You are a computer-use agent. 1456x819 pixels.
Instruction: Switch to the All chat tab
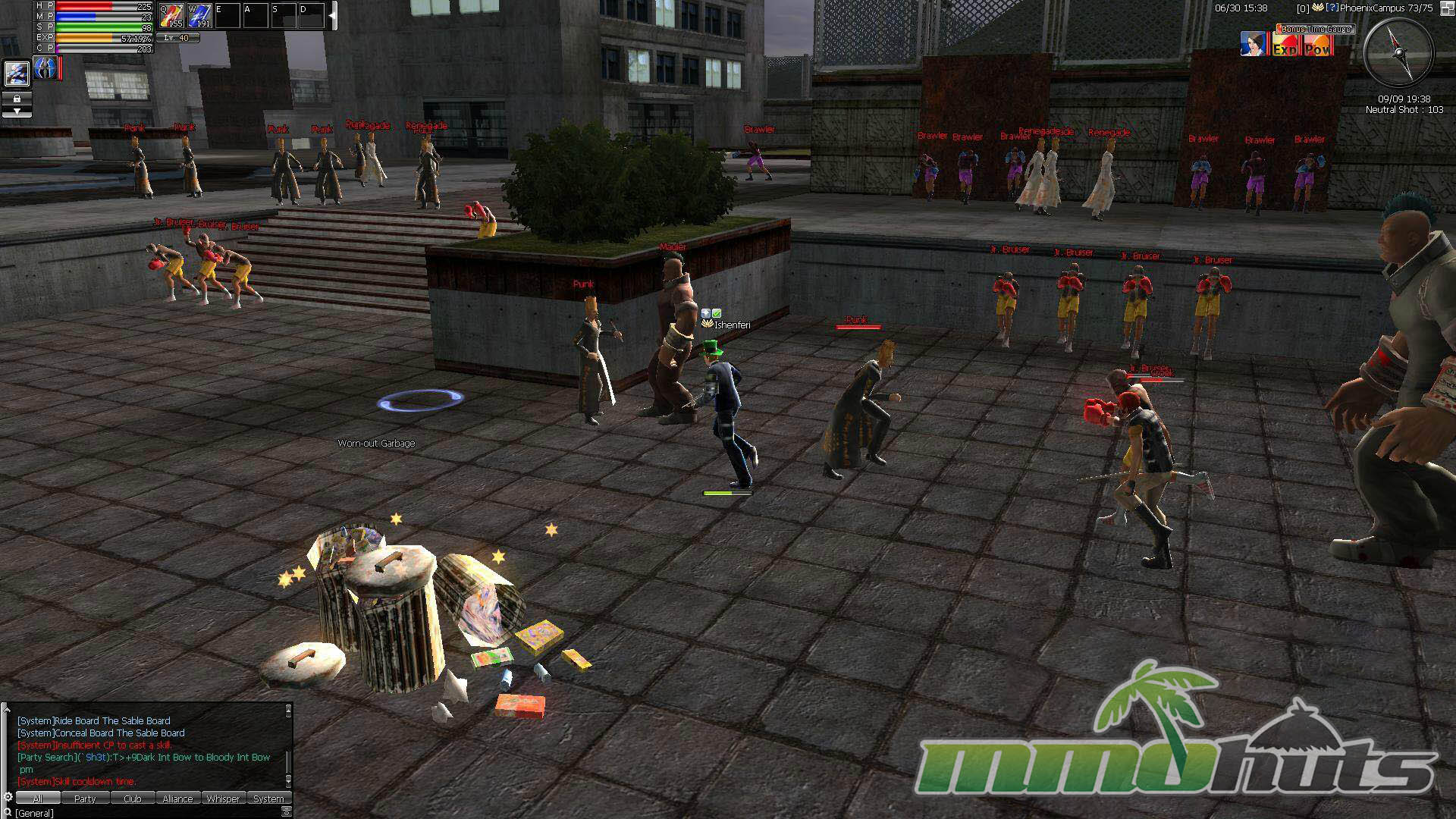point(37,799)
